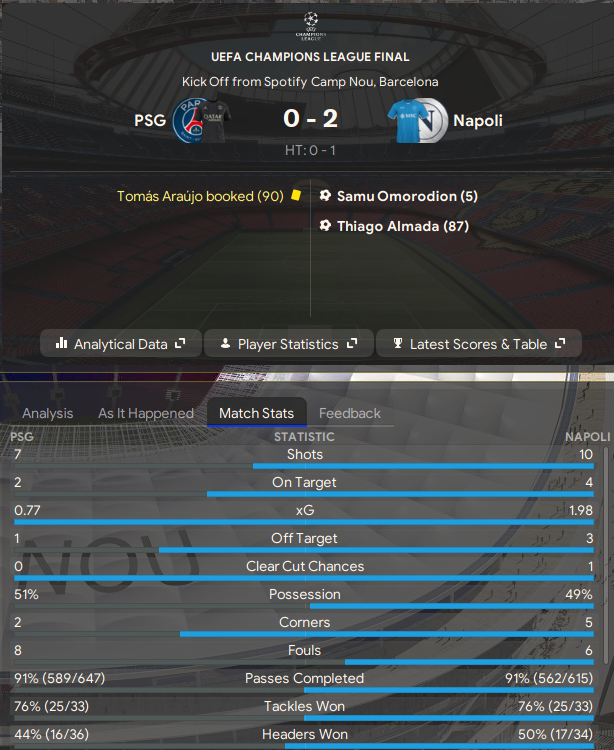Viewport: 614px width, 750px height.
Task: Switch to the Analysis tab
Action: [48, 413]
